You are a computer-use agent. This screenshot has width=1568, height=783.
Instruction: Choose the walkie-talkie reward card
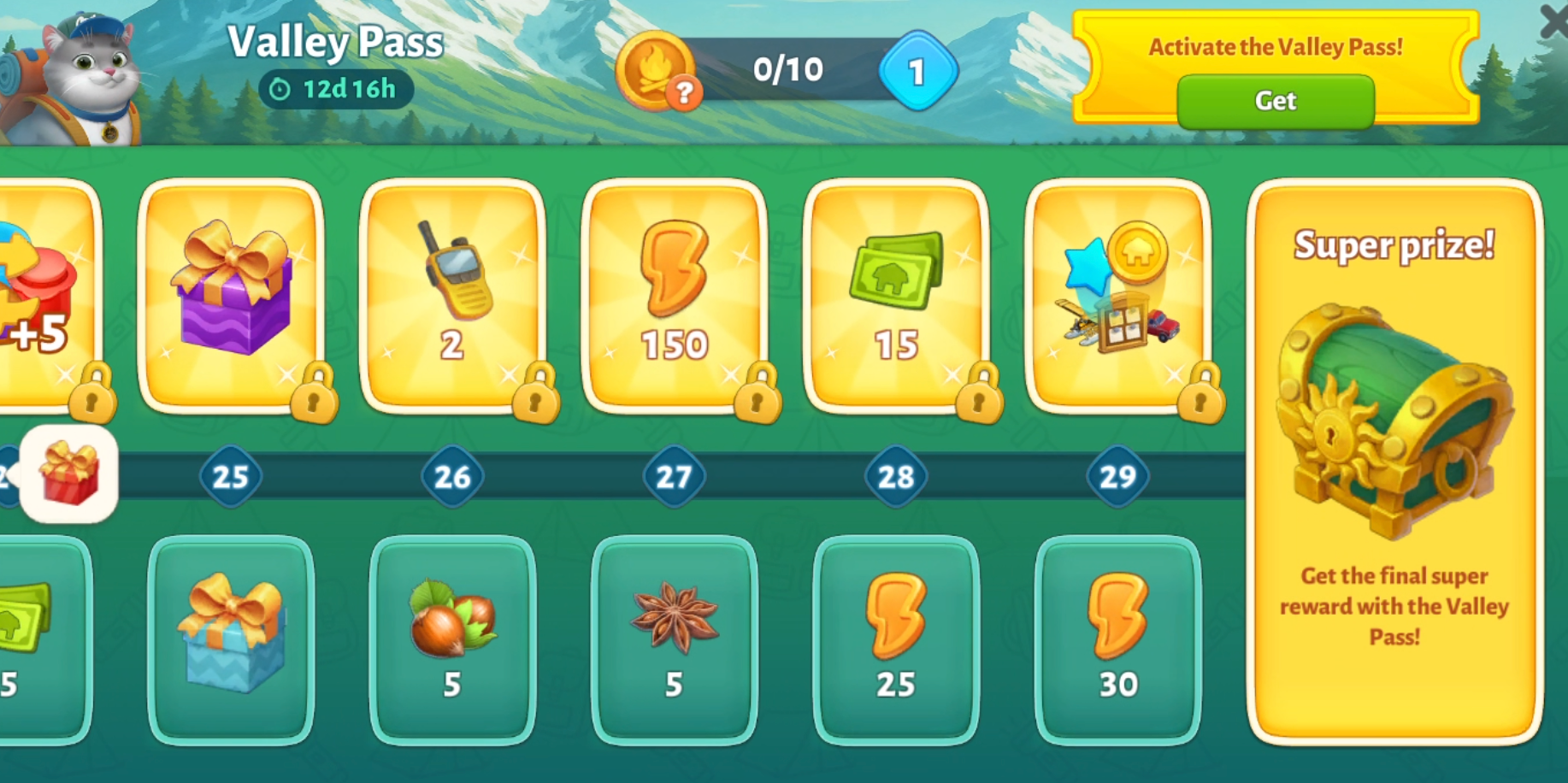(452, 295)
